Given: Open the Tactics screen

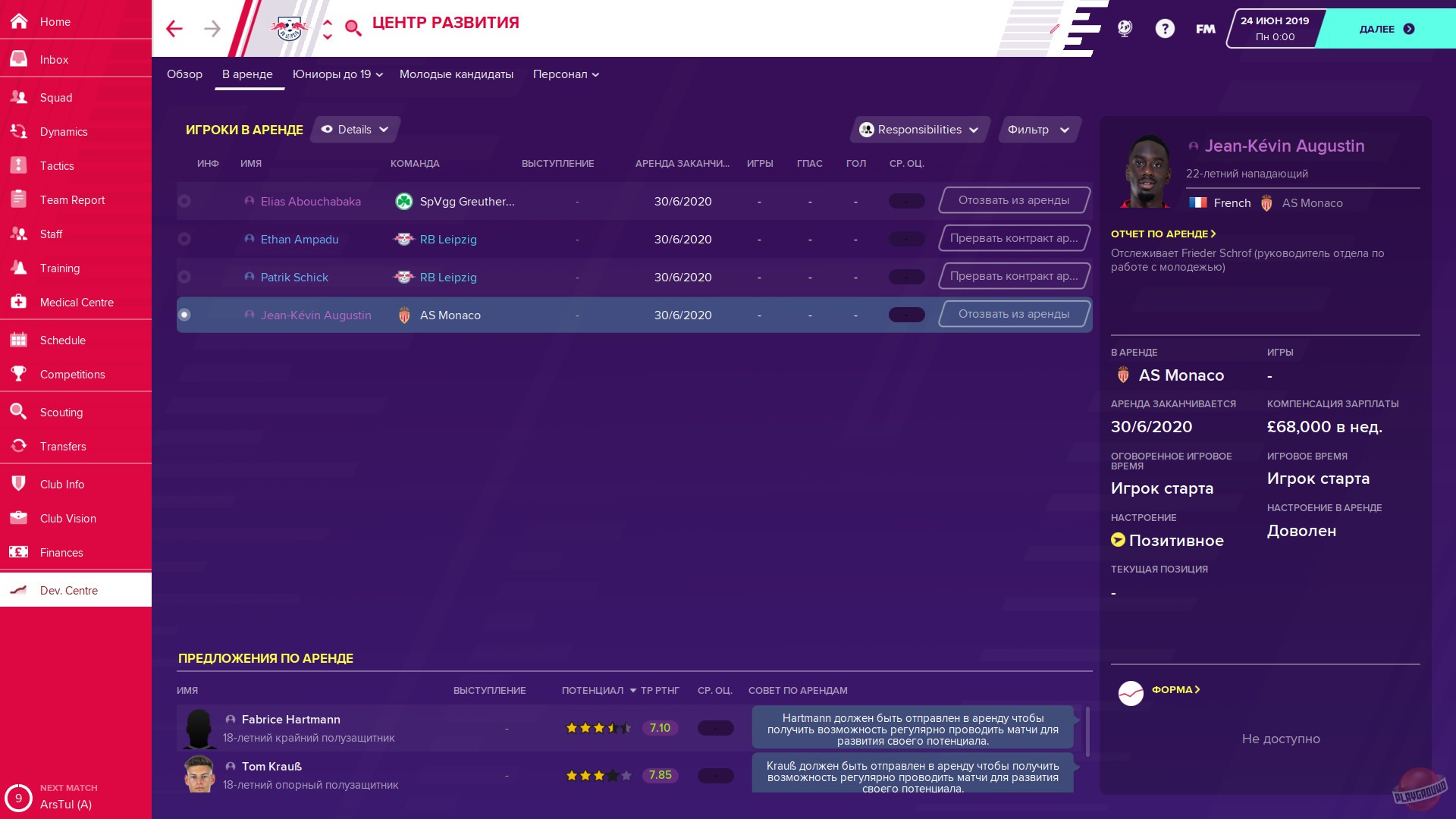Looking at the screenshot, I should click(56, 165).
